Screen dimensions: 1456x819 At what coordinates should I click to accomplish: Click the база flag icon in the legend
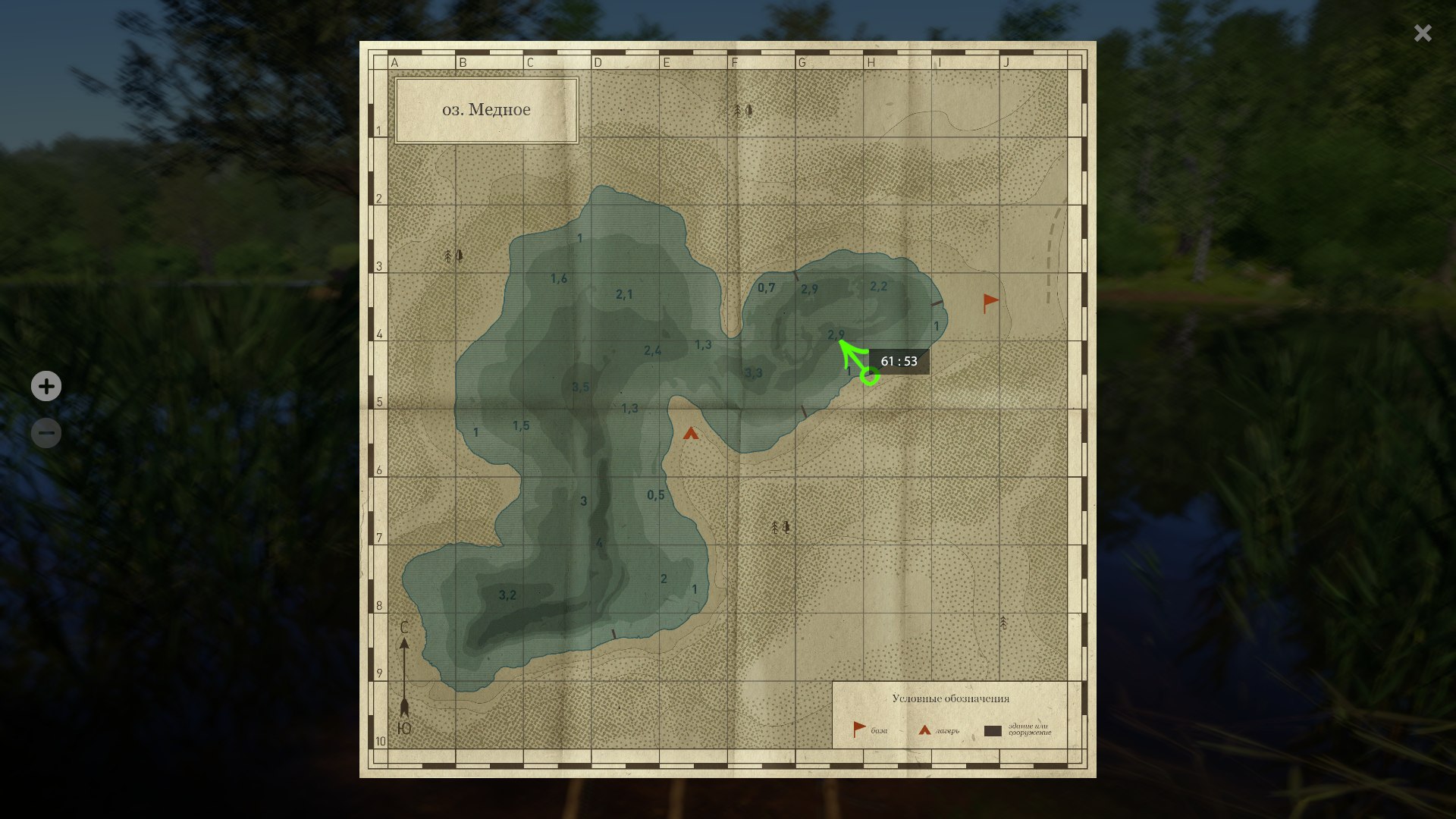coord(857,727)
